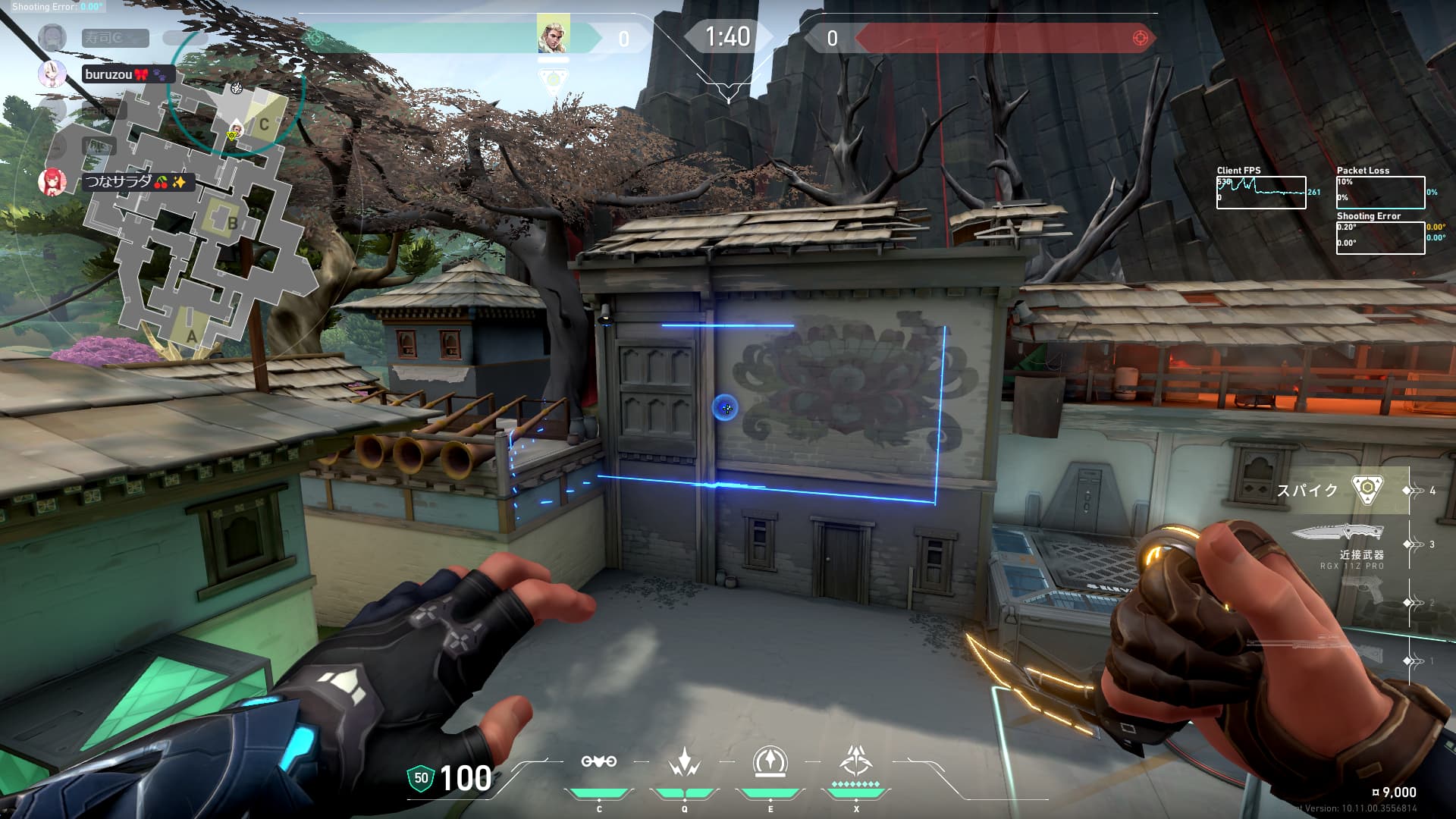Viewport: 1456px width, 819px height.
Task: Click the B site label on the minimap
Action: click(233, 223)
